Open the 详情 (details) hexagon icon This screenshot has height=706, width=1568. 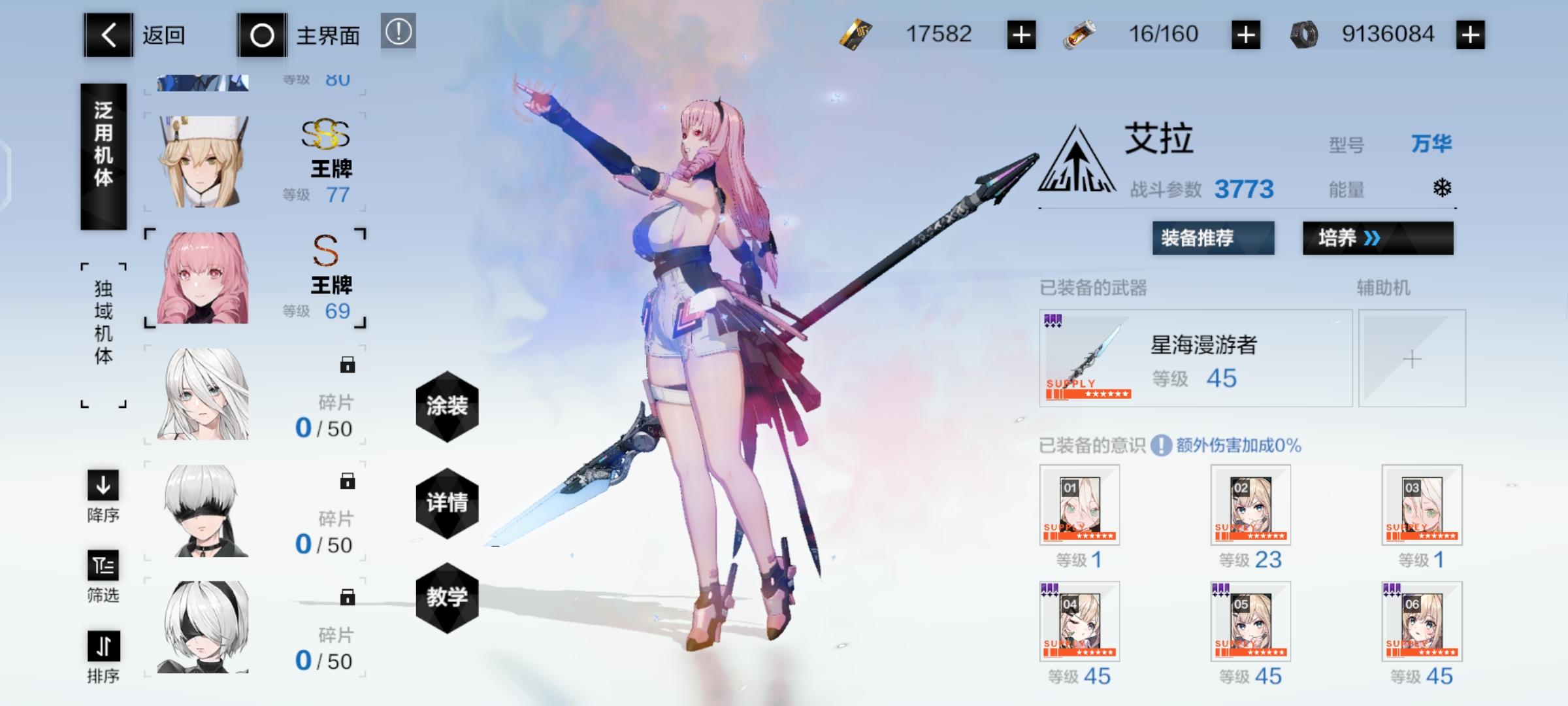pyautogui.click(x=448, y=503)
